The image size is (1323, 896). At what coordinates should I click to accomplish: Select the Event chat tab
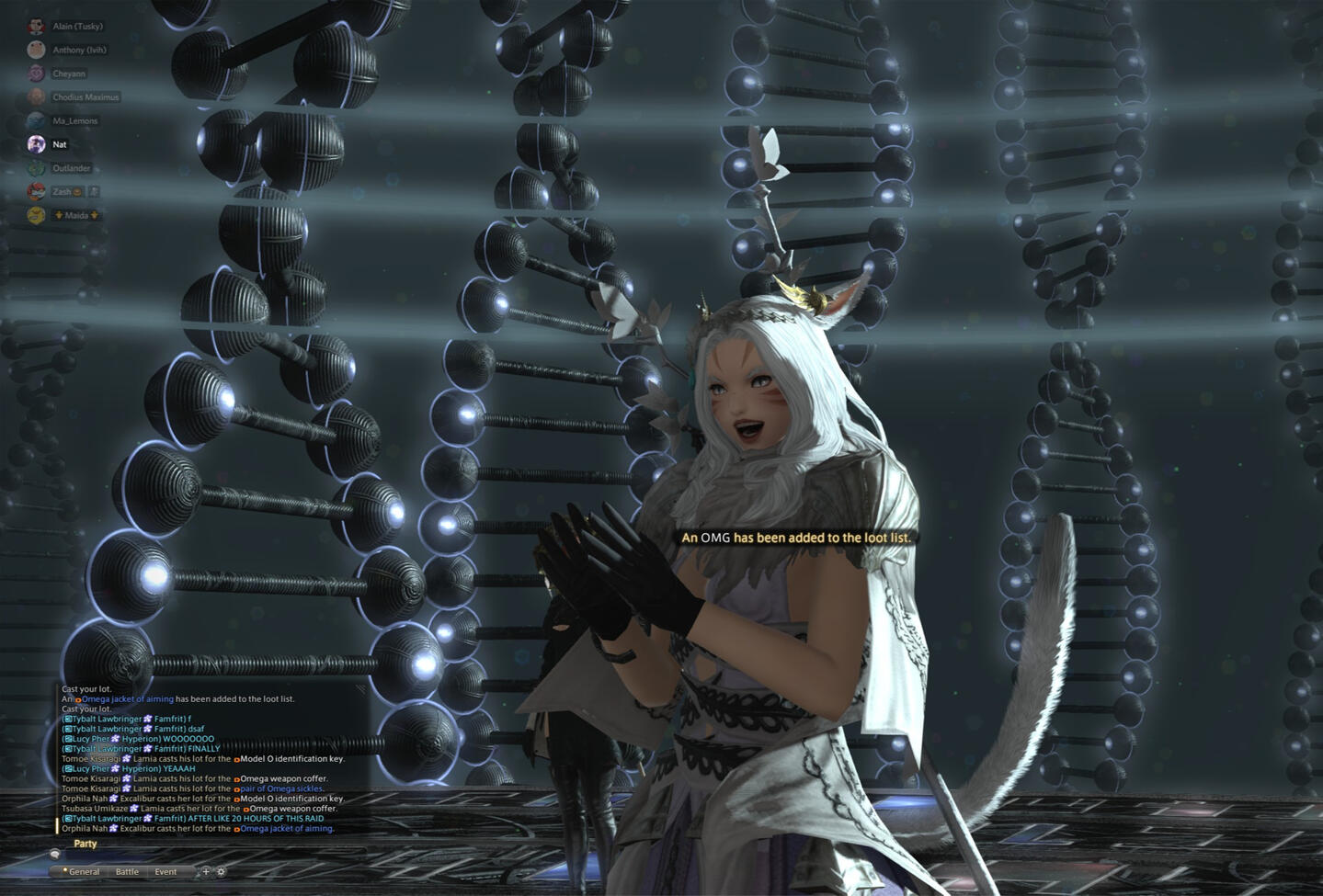[165, 871]
